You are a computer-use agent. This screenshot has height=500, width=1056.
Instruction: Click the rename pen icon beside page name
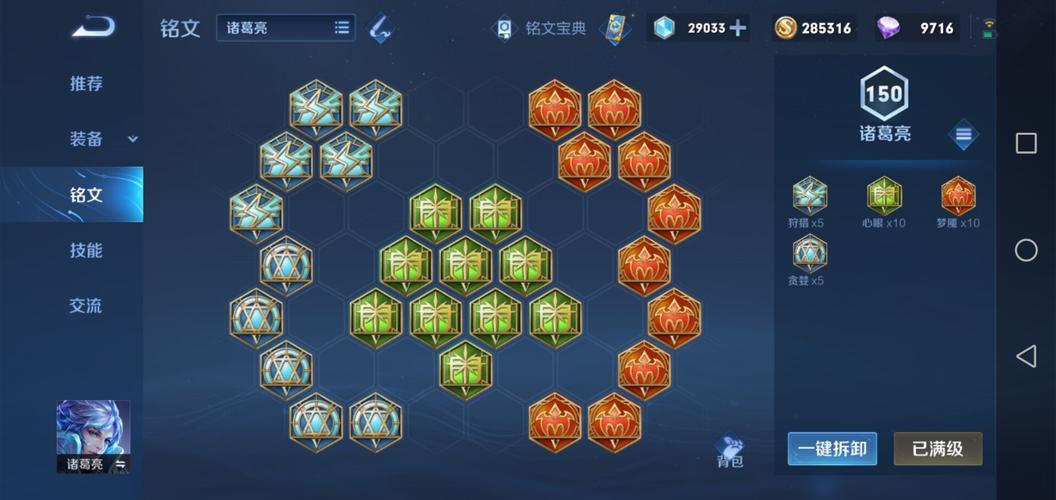click(x=380, y=28)
